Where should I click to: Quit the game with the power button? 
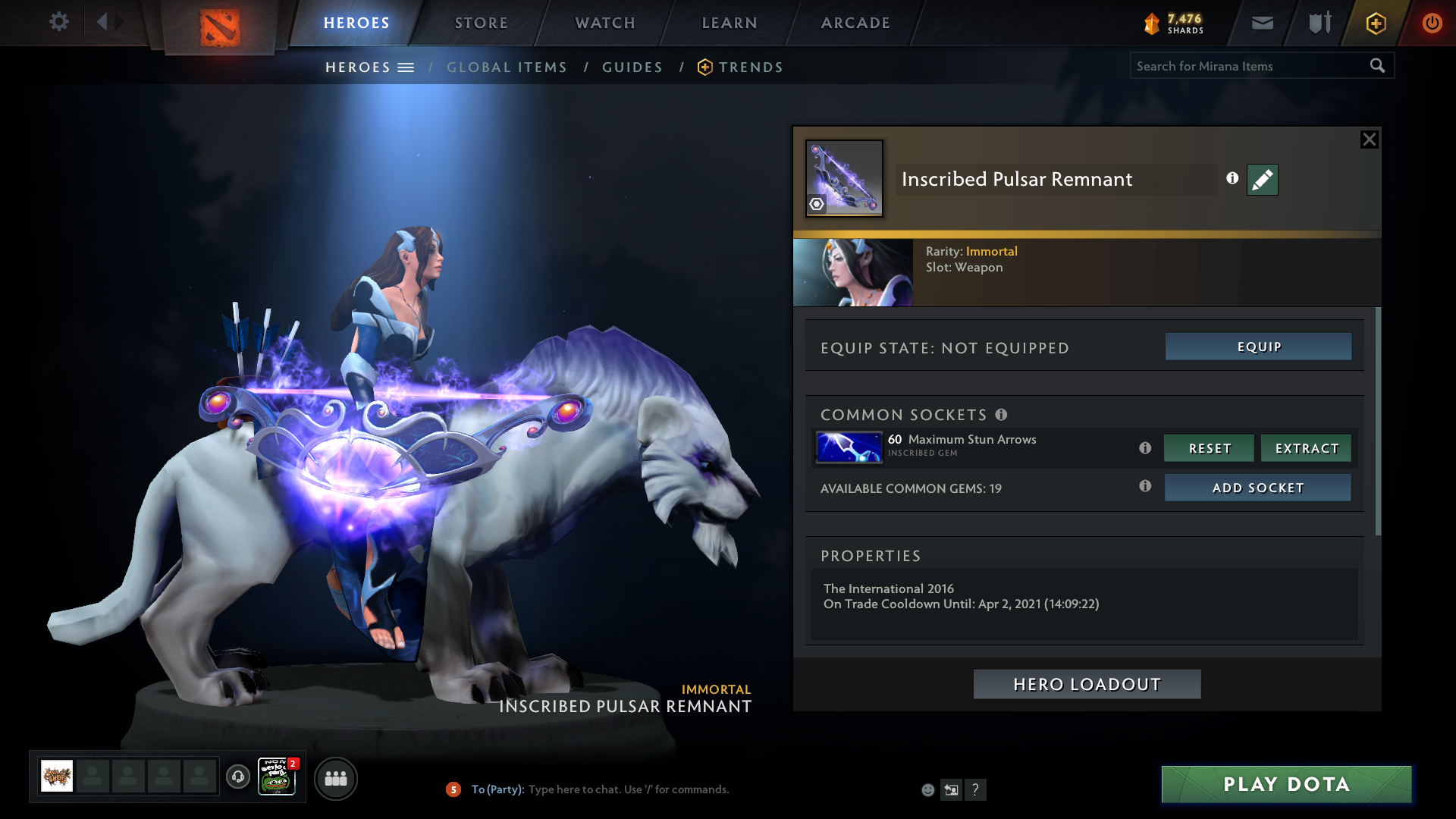pyautogui.click(x=1432, y=23)
